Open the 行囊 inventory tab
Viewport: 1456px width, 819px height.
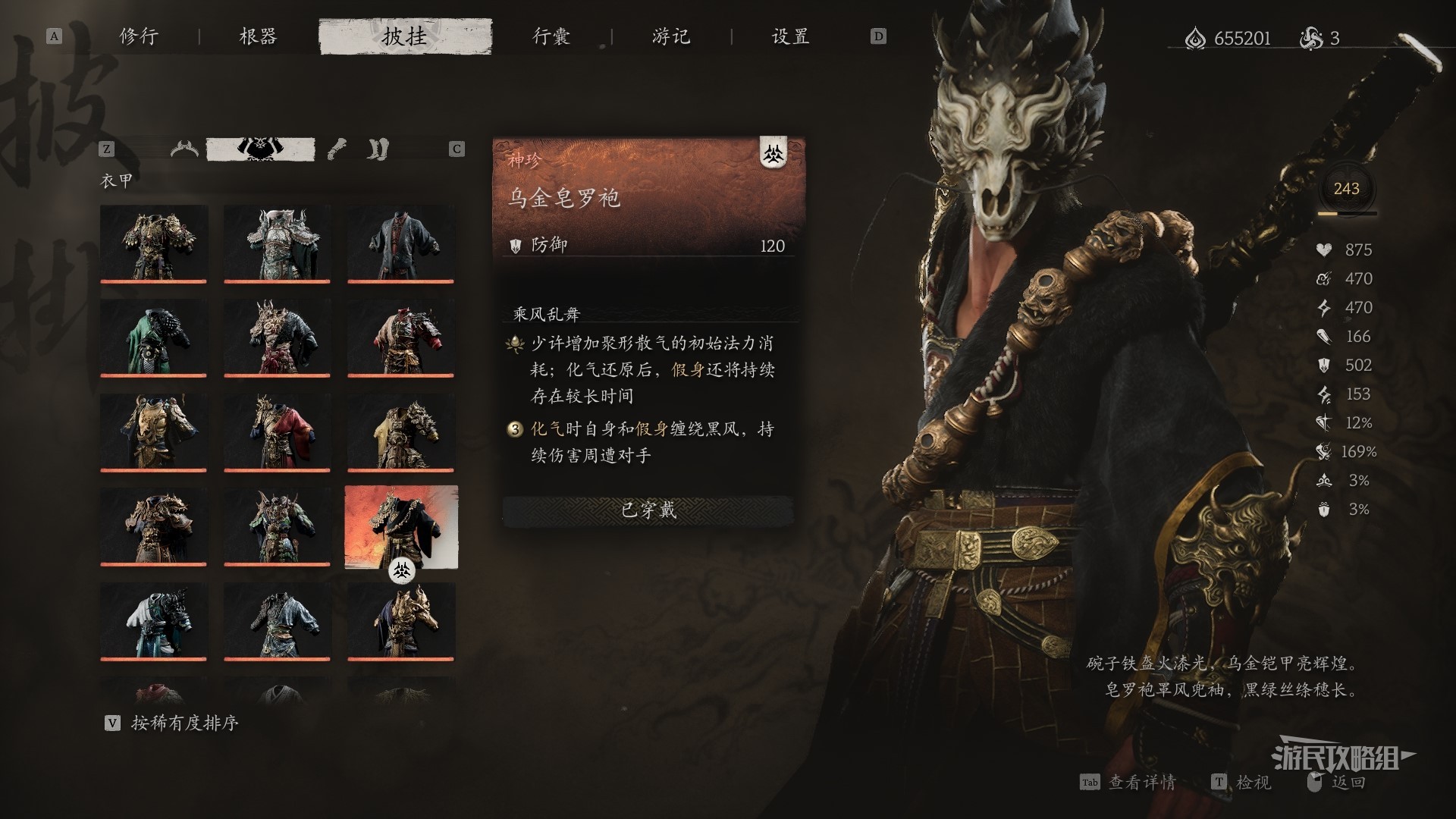point(551,36)
